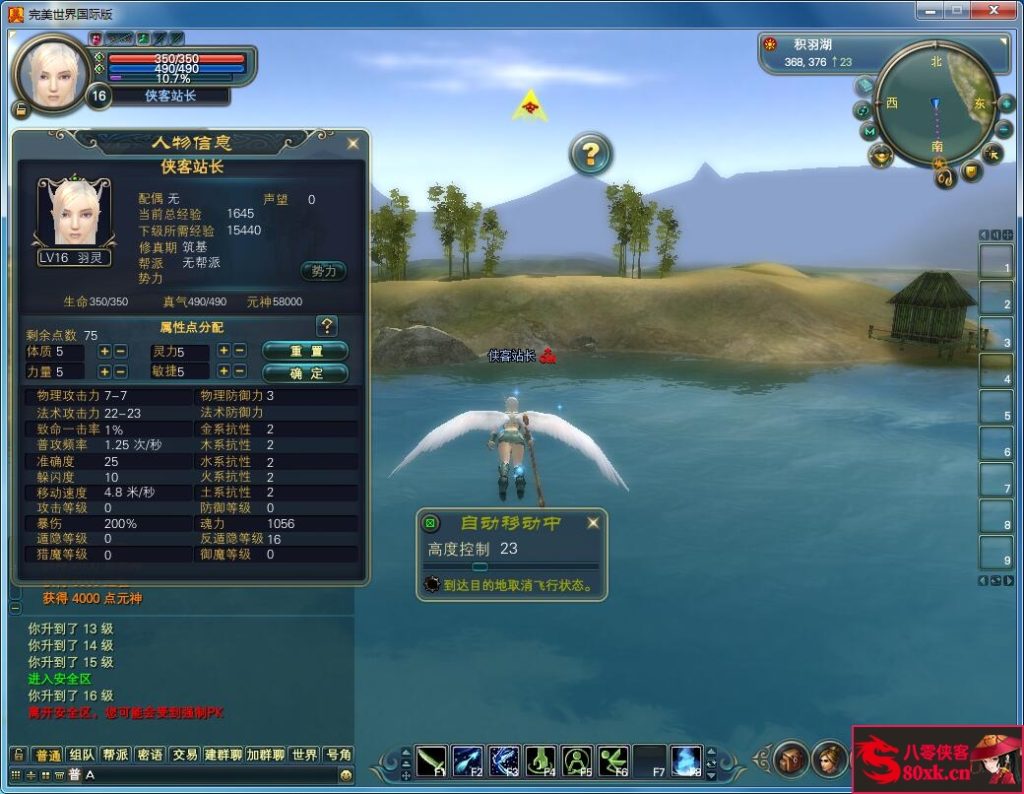Open the round yellow question mark help icon

(591, 154)
